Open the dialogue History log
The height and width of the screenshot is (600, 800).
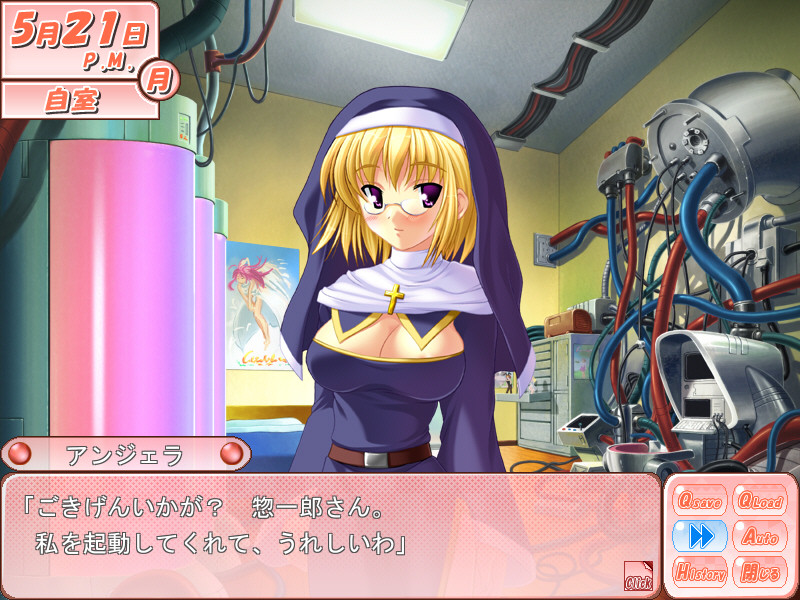click(x=700, y=572)
